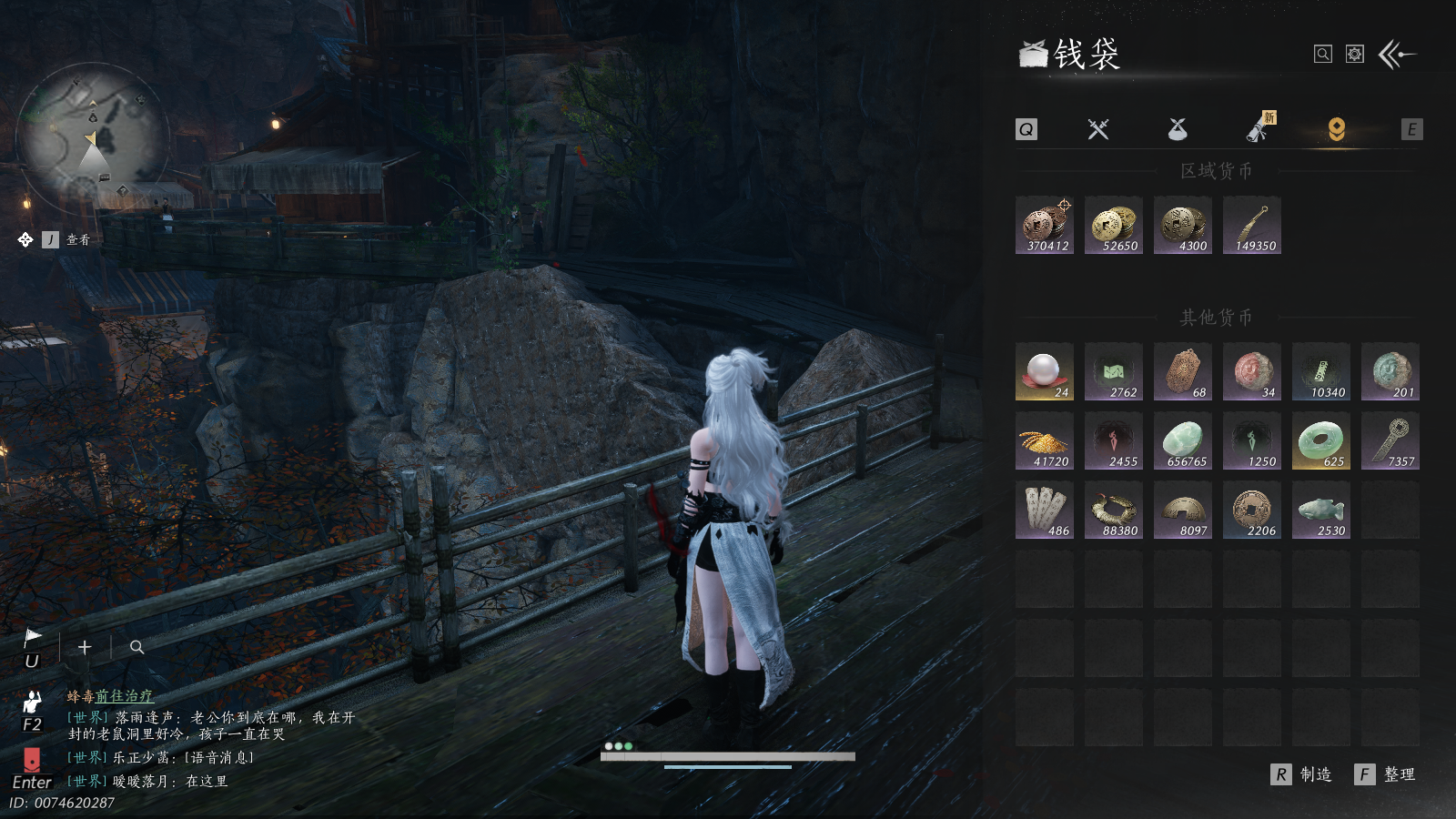Open the scroll tab marked 新
Image resolution: width=1456 pixels, height=819 pixels.
(1259, 129)
